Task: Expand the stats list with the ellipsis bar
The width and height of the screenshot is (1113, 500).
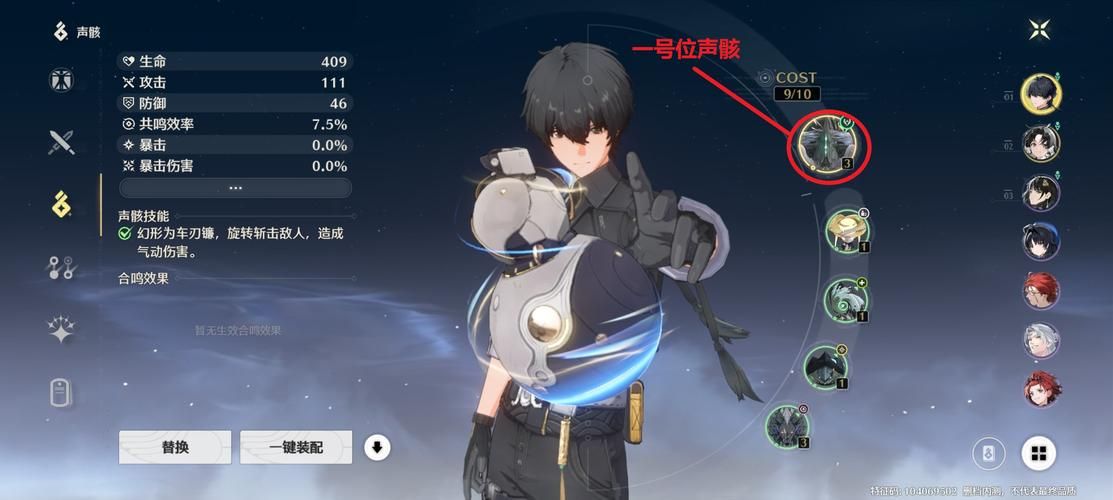Action: [235, 188]
